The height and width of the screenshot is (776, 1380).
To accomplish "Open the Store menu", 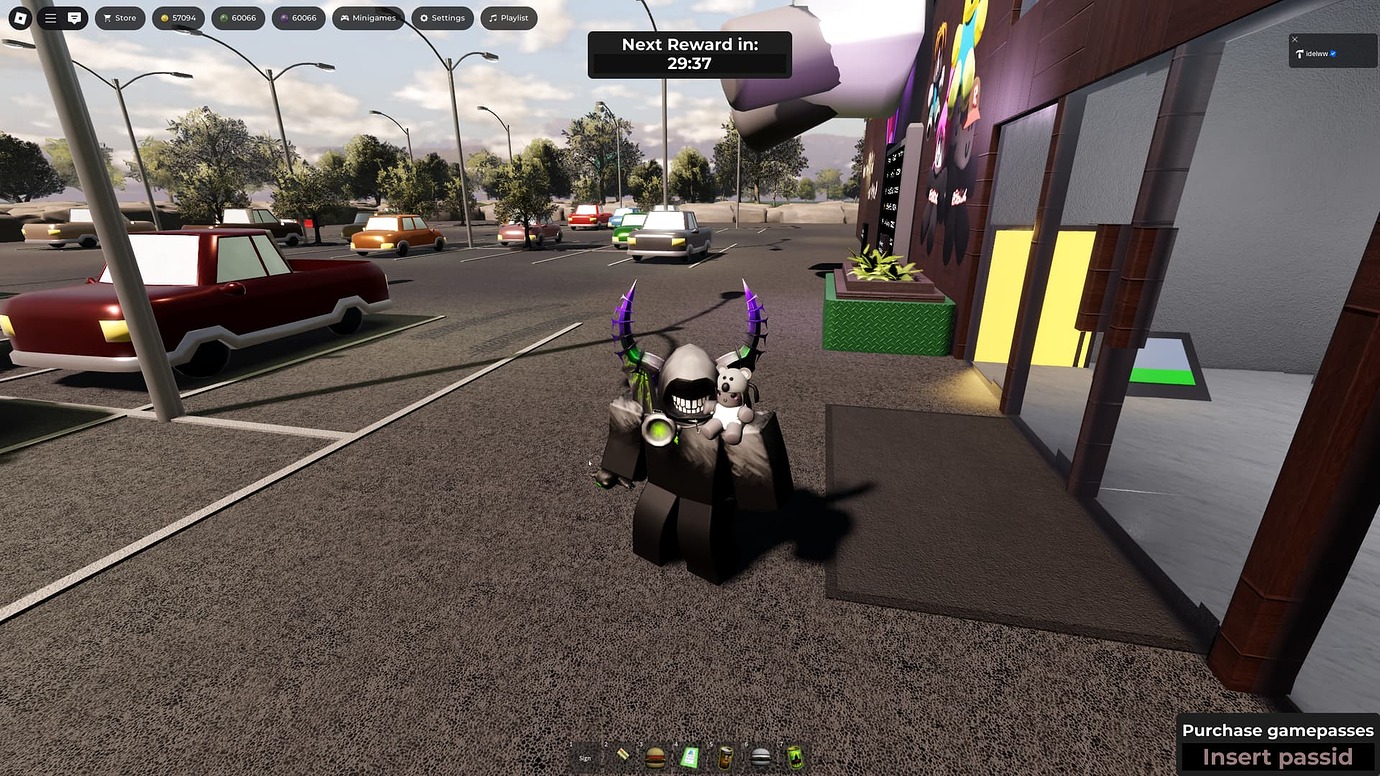I will tap(120, 17).
